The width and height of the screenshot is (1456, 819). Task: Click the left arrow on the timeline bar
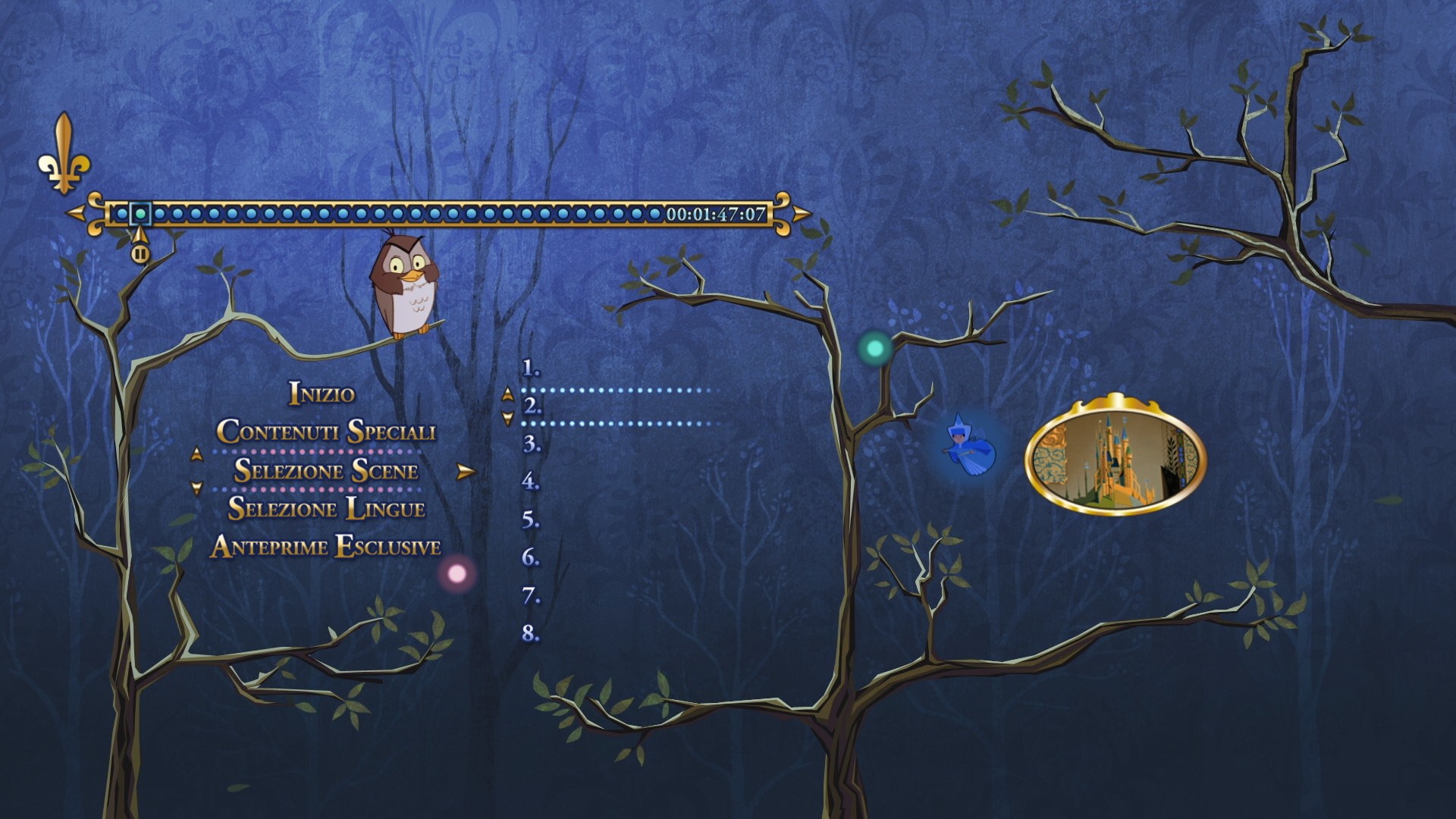tap(76, 213)
